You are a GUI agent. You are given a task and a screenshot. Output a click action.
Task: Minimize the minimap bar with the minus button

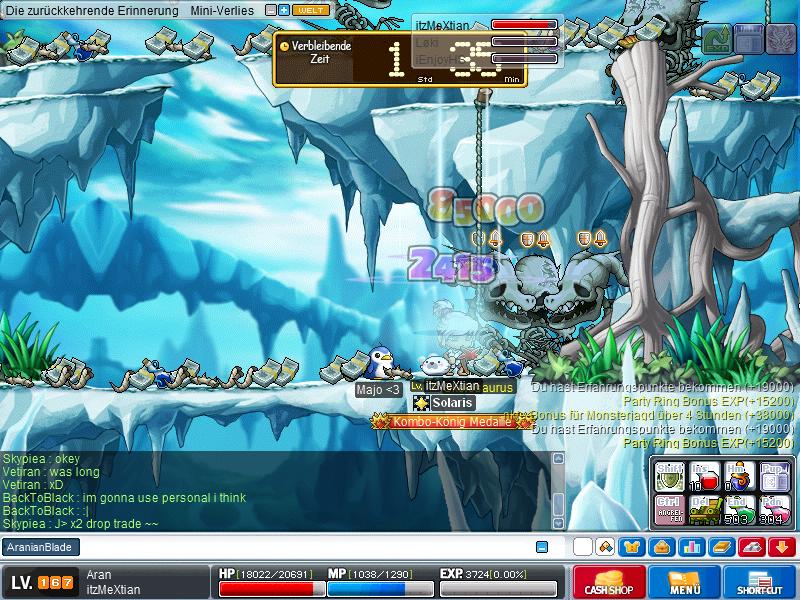coord(270,10)
